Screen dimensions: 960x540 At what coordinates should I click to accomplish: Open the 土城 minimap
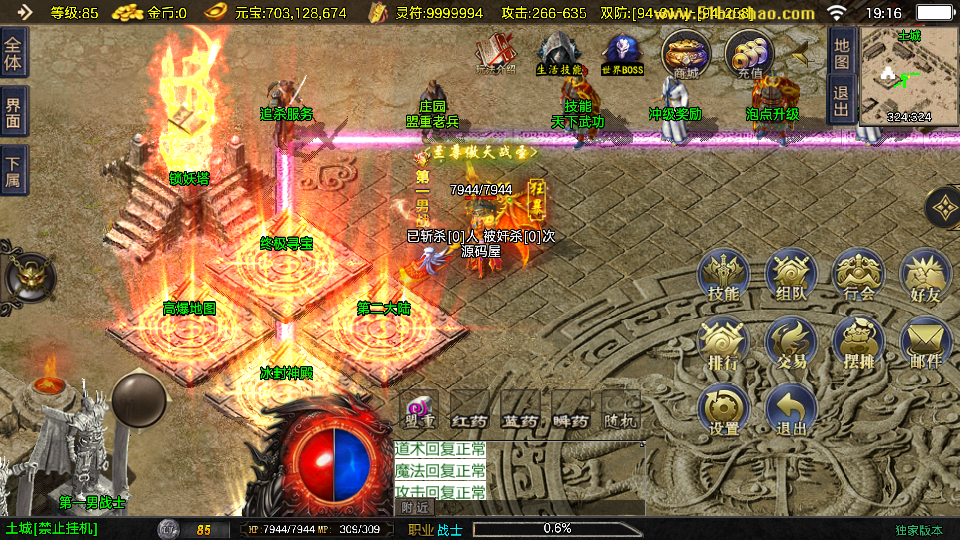click(908, 75)
